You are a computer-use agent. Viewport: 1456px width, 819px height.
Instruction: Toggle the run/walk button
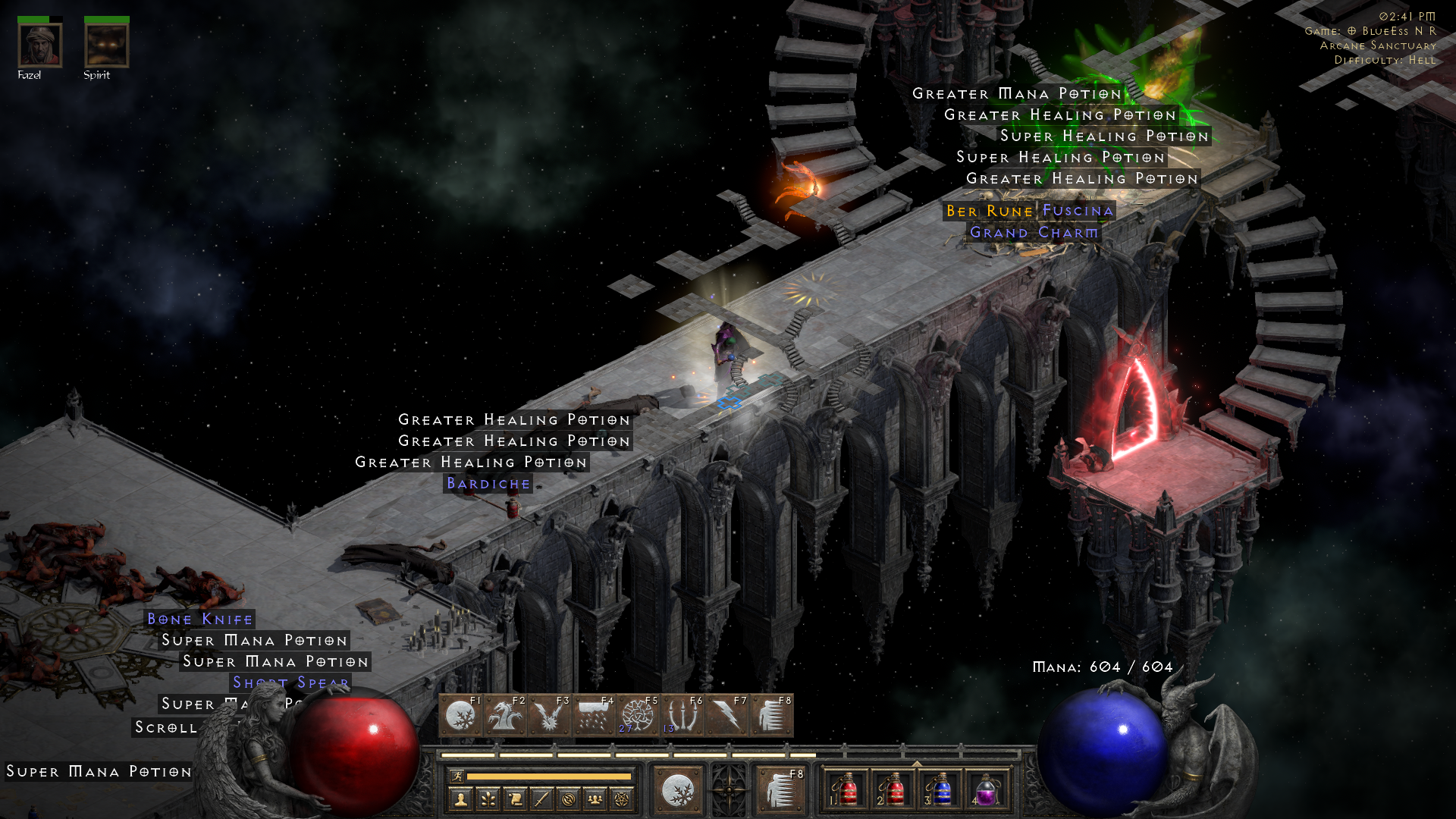457,776
